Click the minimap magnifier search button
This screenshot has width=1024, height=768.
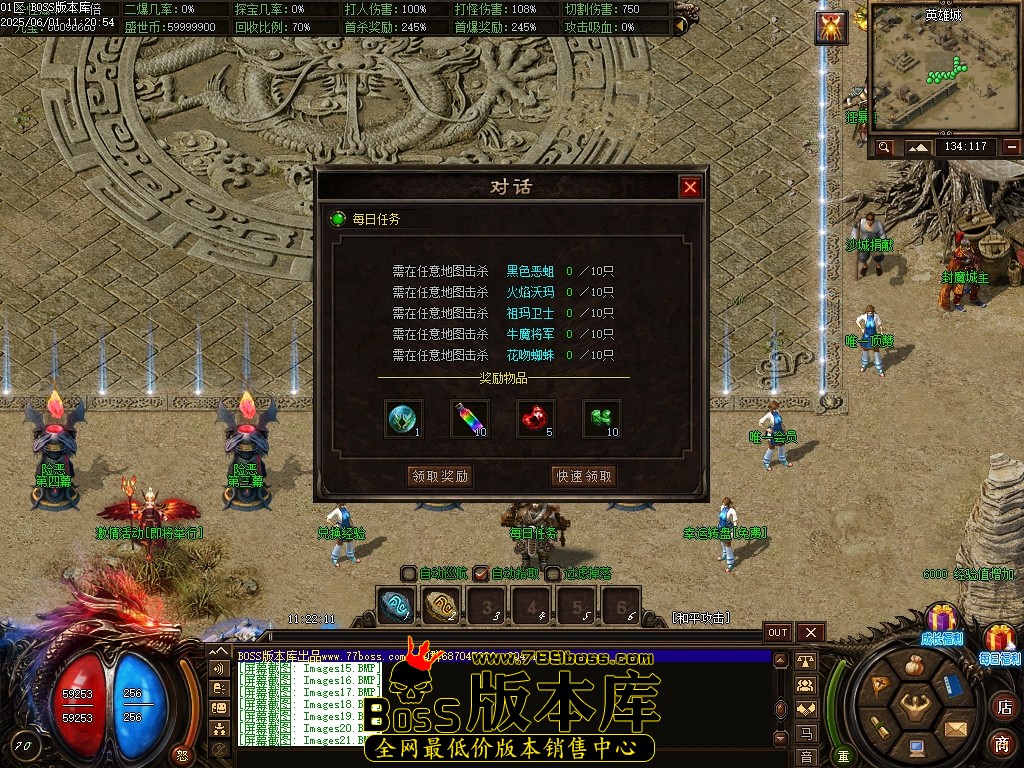click(884, 147)
